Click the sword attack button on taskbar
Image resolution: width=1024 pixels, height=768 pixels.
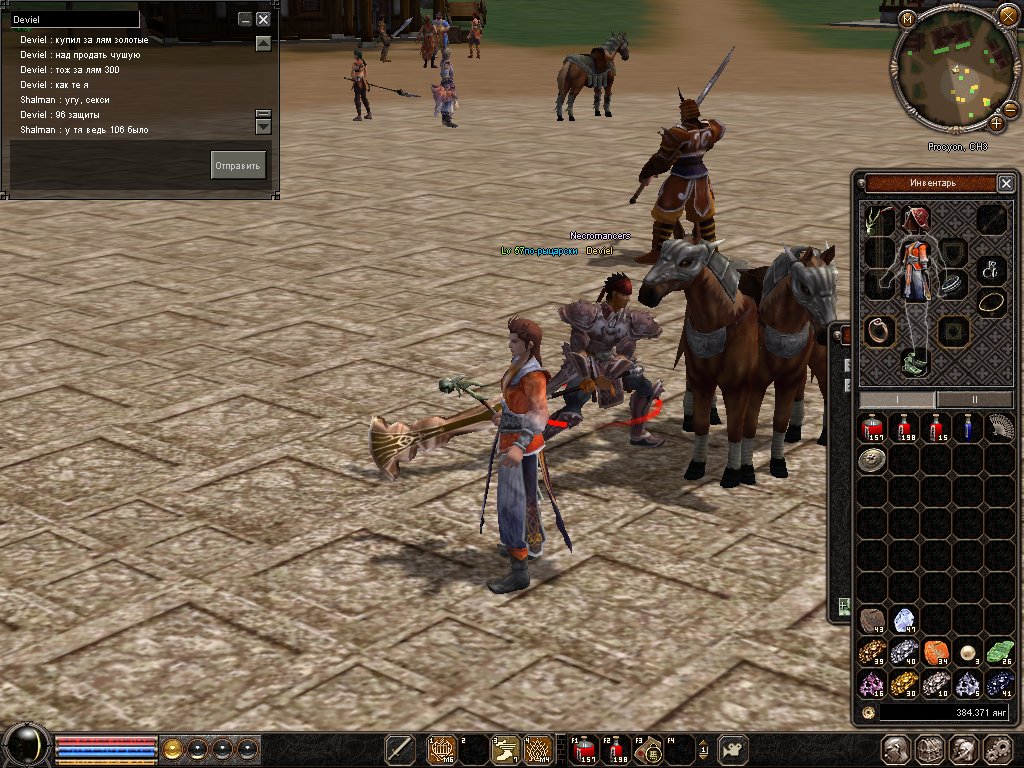[400, 749]
